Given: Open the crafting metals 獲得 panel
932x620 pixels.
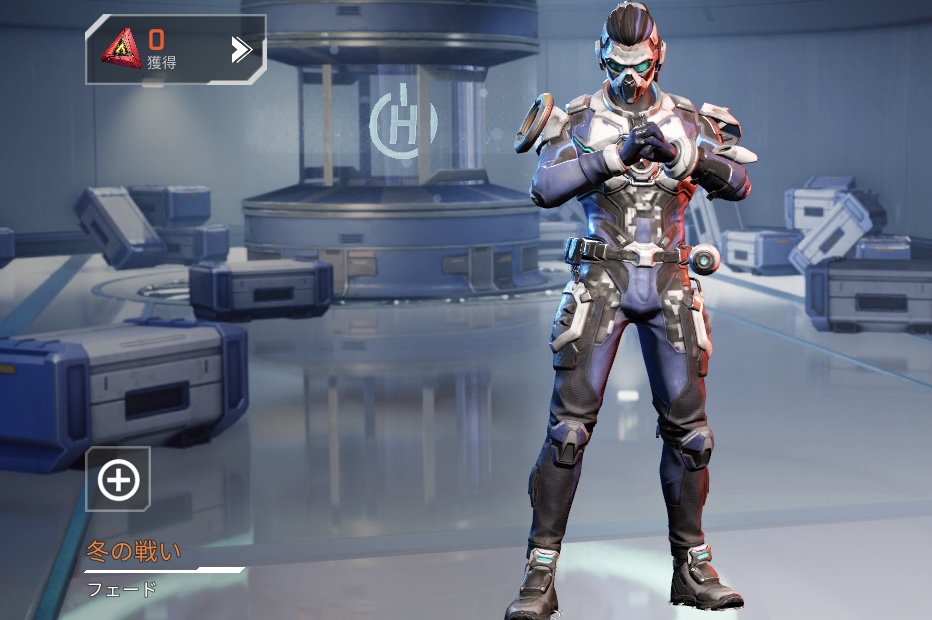Looking at the screenshot, I should tap(176, 49).
